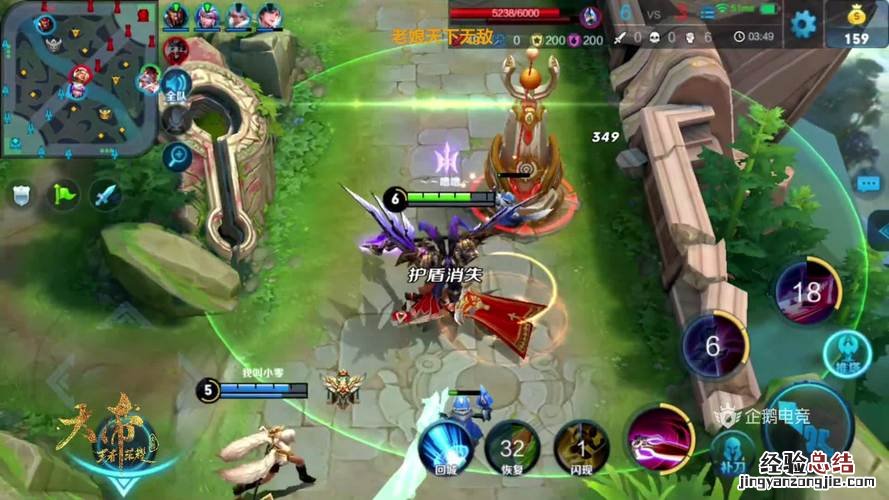Screen dimensions: 889x500
Task: Open the gold coin shop
Action: (x=856, y=24)
